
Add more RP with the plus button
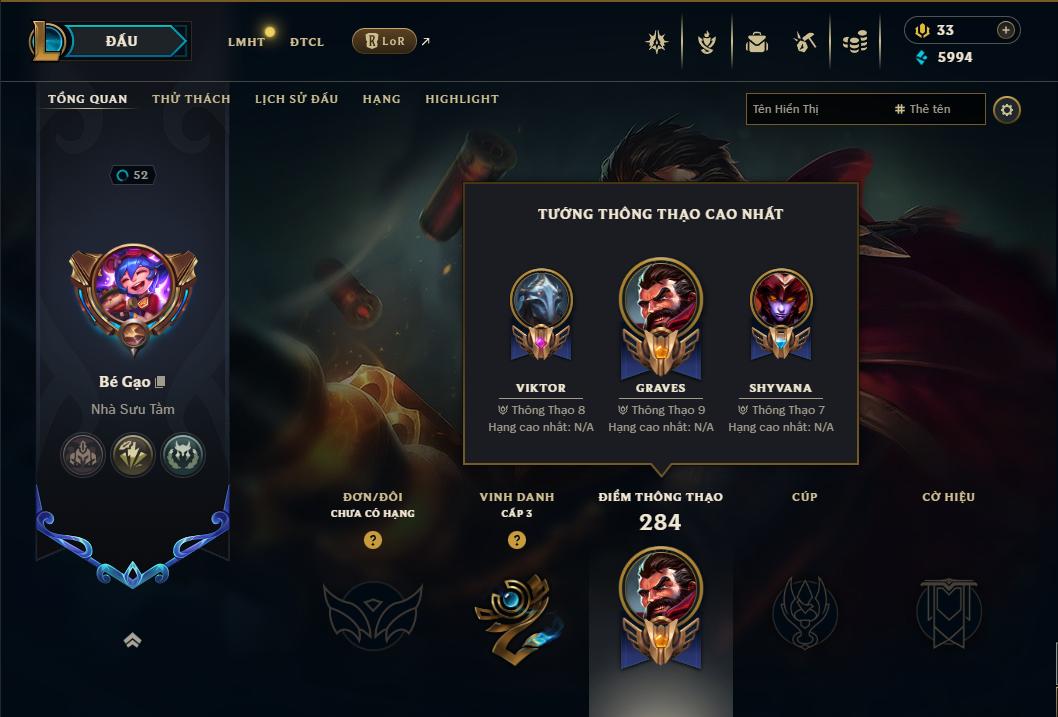(x=1005, y=30)
